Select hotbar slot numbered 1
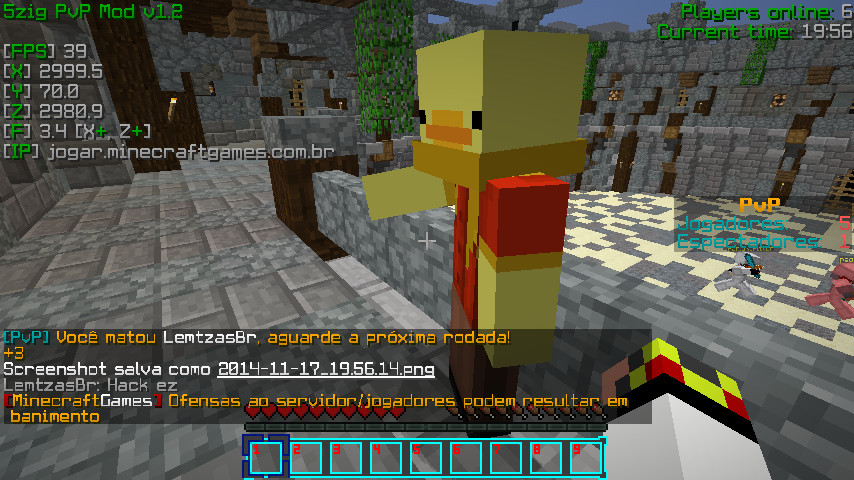854x480 pixels. click(x=265, y=457)
